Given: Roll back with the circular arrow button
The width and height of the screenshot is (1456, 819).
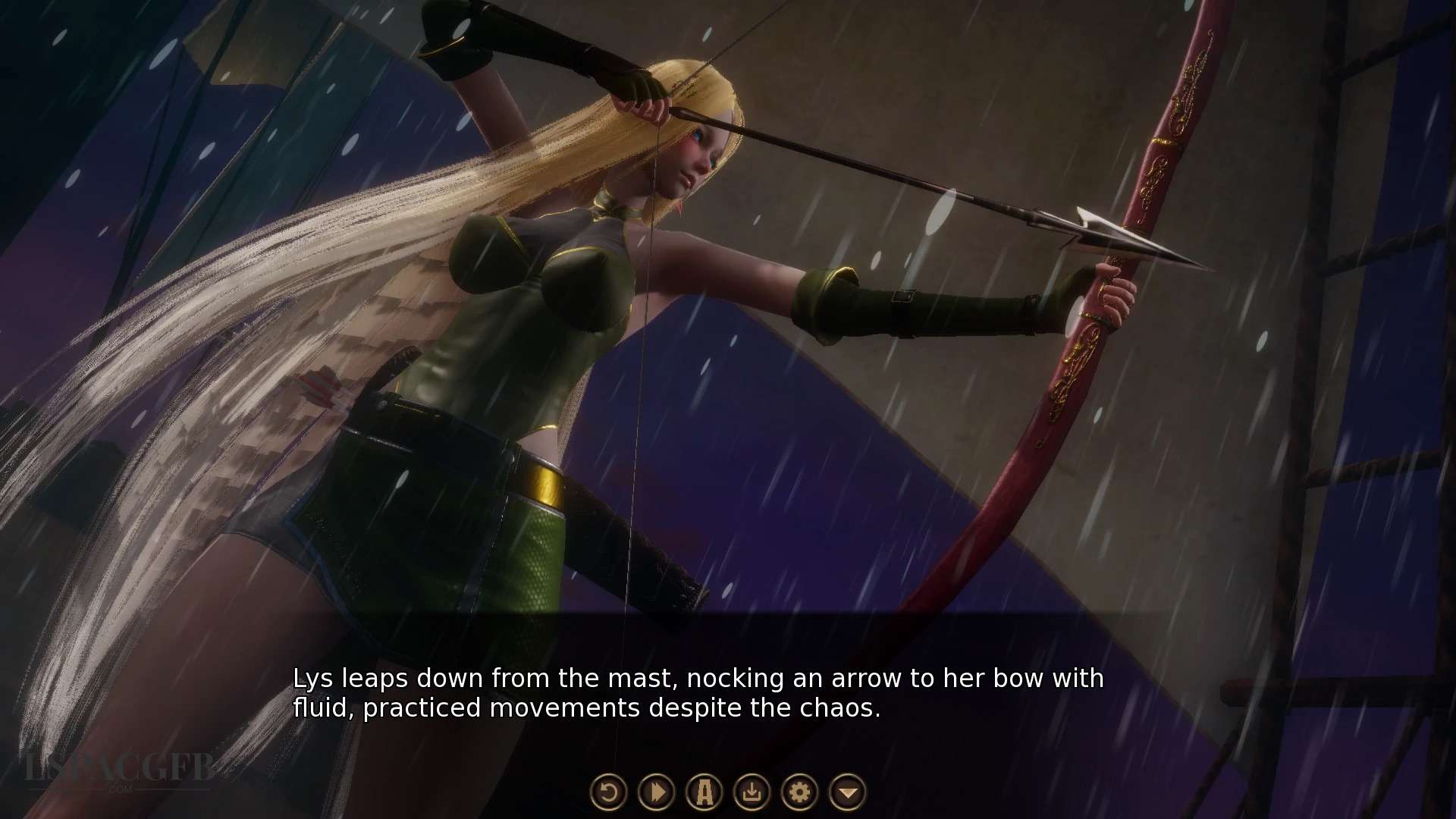Looking at the screenshot, I should click(x=608, y=792).
